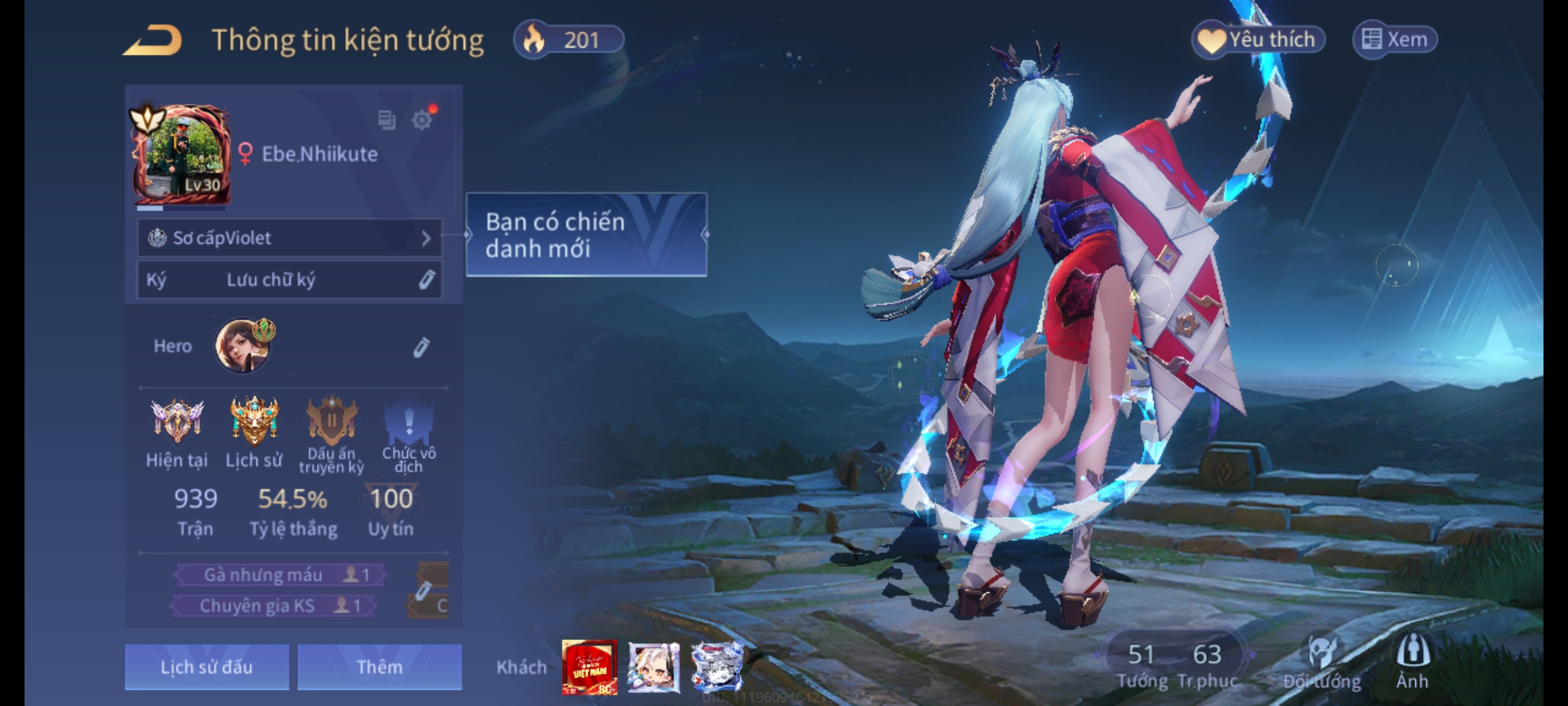This screenshot has height=706, width=1568.
Task: Edit the signature with the pencil icon
Action: coord(426,280)
